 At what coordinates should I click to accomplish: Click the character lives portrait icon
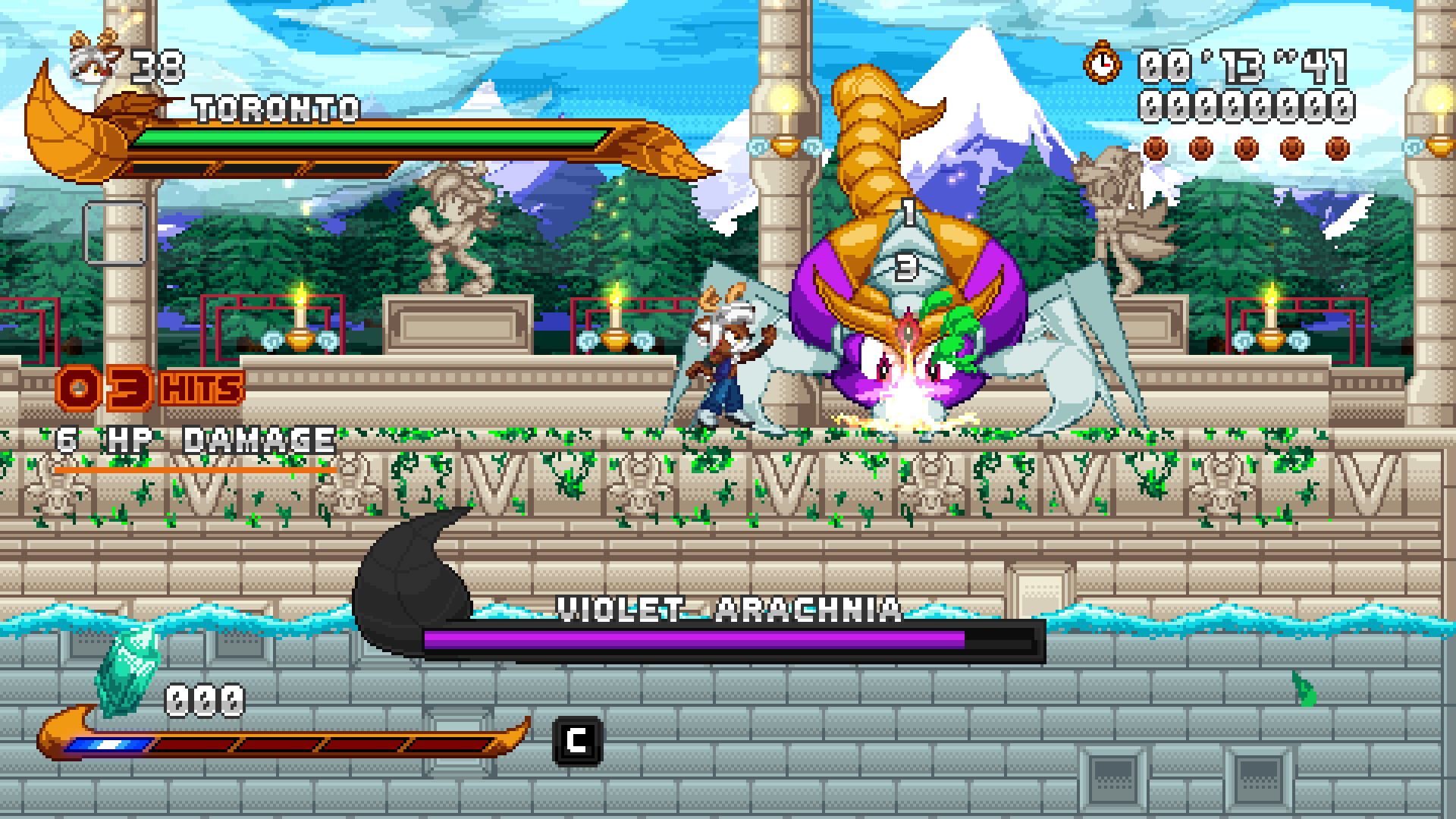(96, 58)
